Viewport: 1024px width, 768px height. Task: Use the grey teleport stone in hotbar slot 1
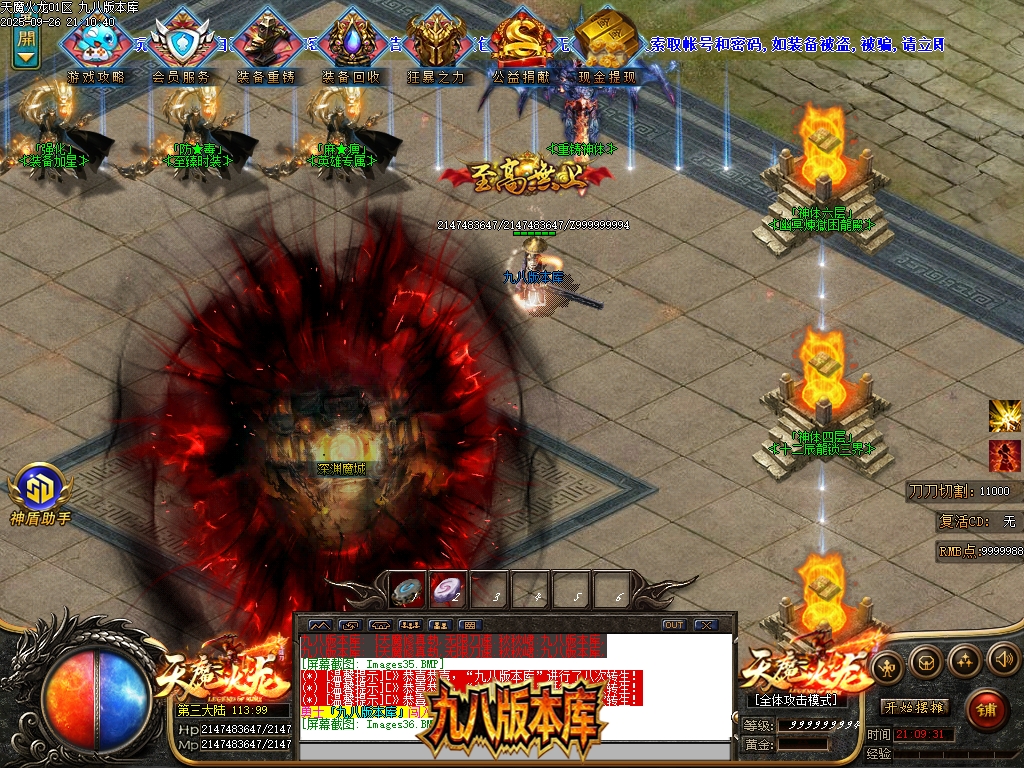coord(406,591)
